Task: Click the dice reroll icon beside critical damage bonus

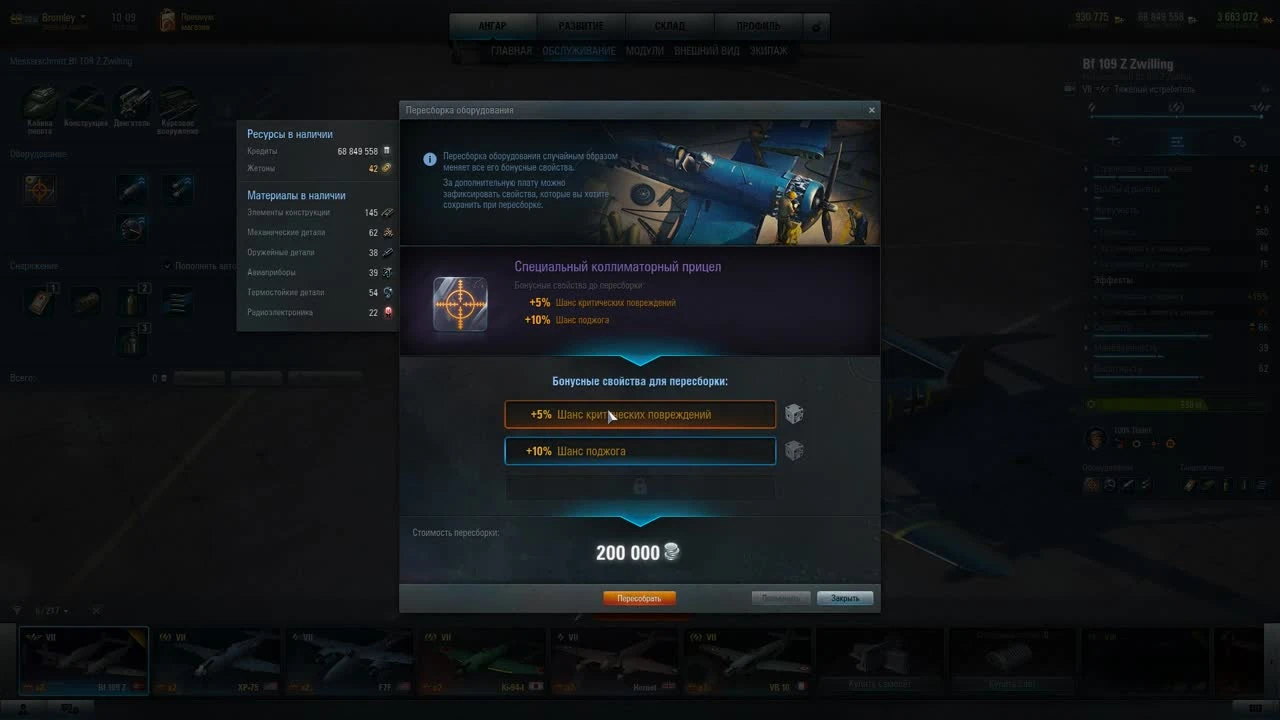Action: point(795,413)
